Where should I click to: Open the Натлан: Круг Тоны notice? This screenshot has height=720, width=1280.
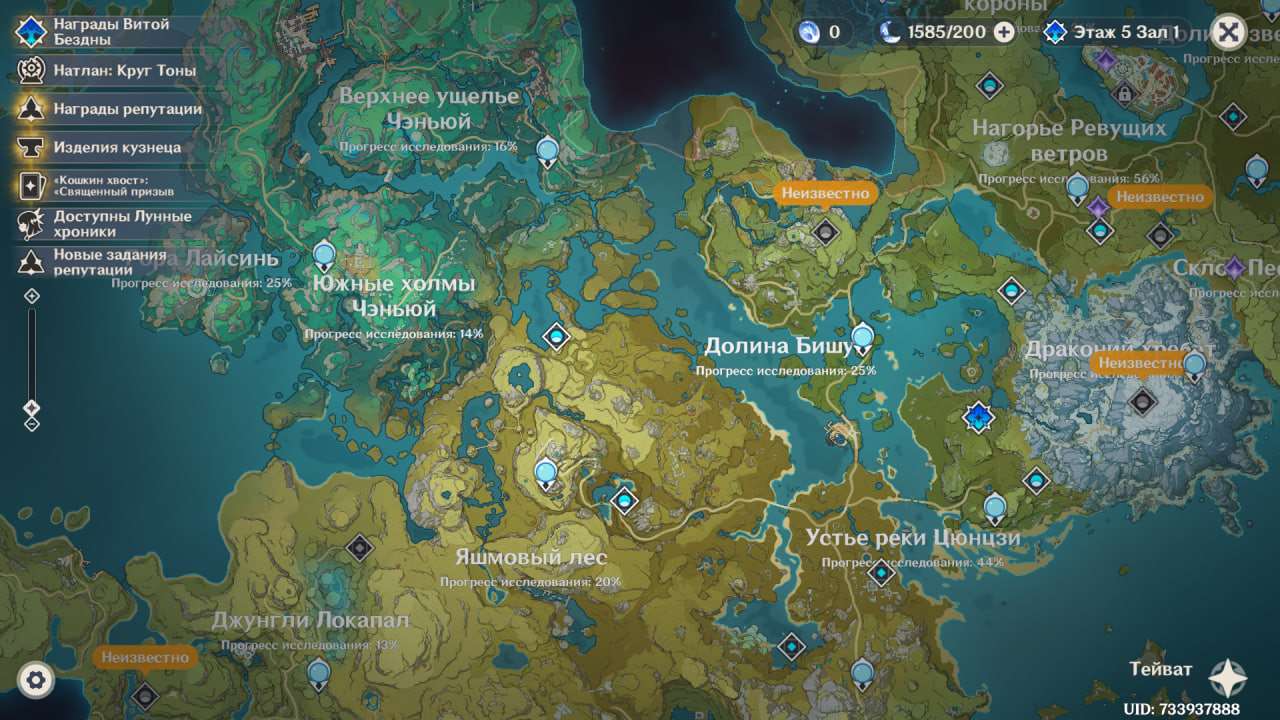[110, 71]
